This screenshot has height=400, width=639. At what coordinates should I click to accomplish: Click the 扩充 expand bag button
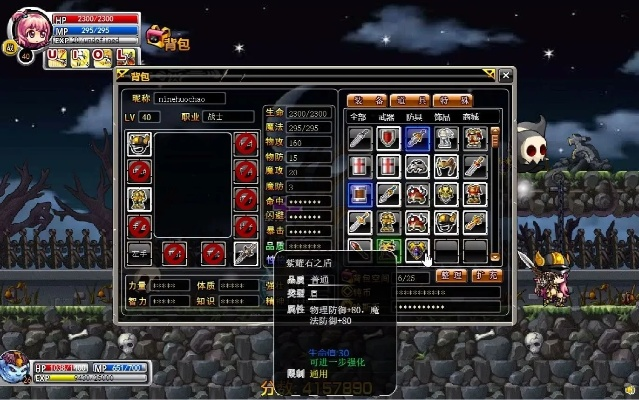[485, 275]
